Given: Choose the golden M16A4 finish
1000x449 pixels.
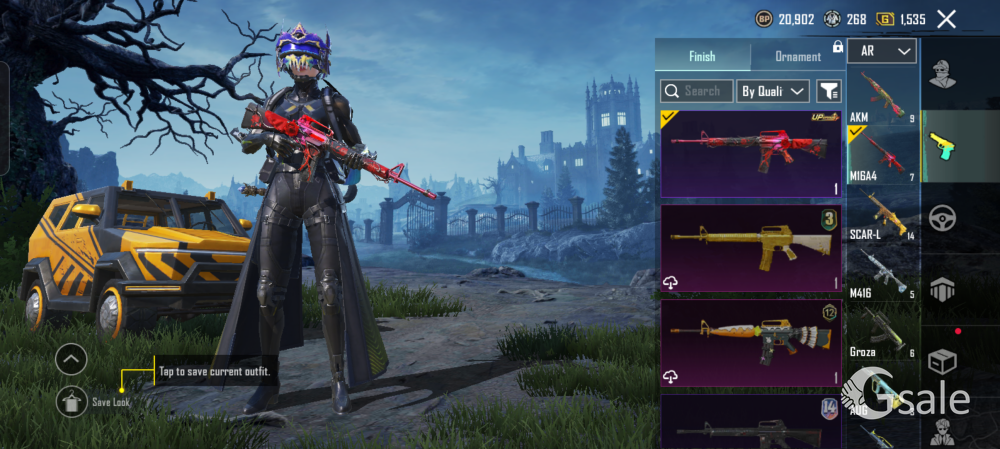Looking at the screenshot, I should click(x=751, y=248).
